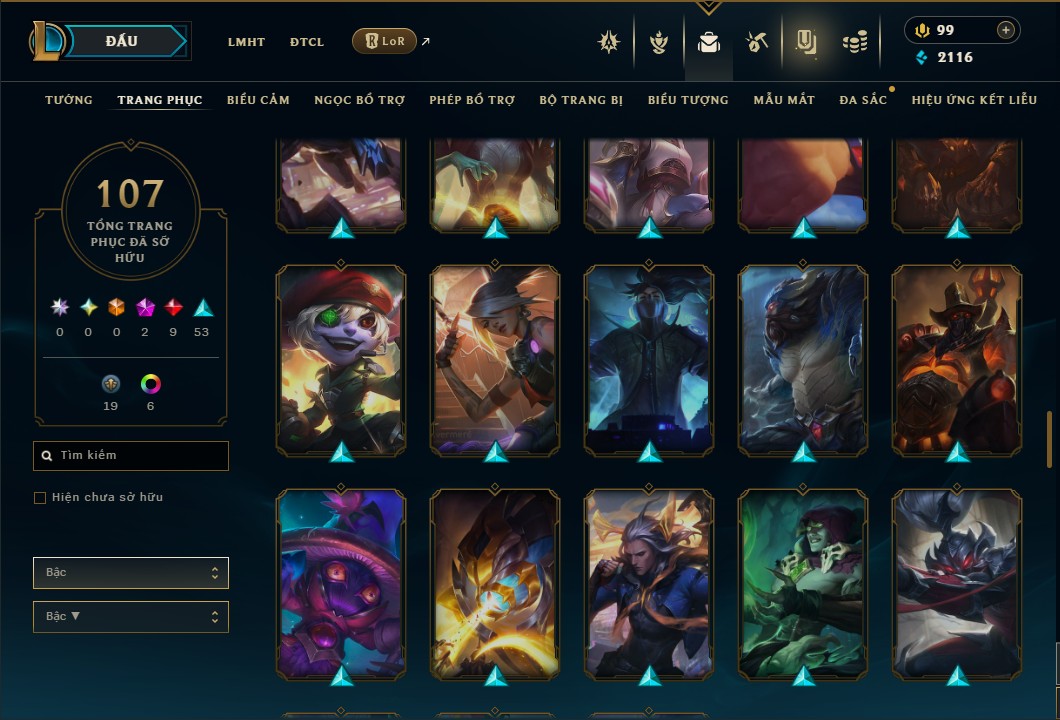Select the NGỌC BỔ TRỢ runes tab
This screenshot has height=720, width=1060.
pos(359,100)
